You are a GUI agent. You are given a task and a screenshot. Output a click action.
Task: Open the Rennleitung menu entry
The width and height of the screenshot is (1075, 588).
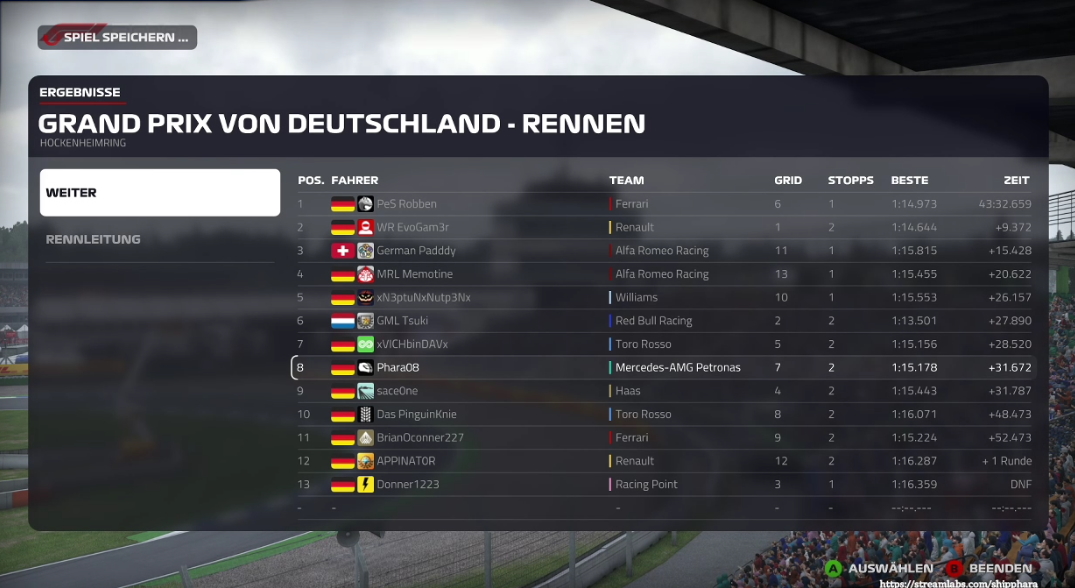click(x=160, y=239)
